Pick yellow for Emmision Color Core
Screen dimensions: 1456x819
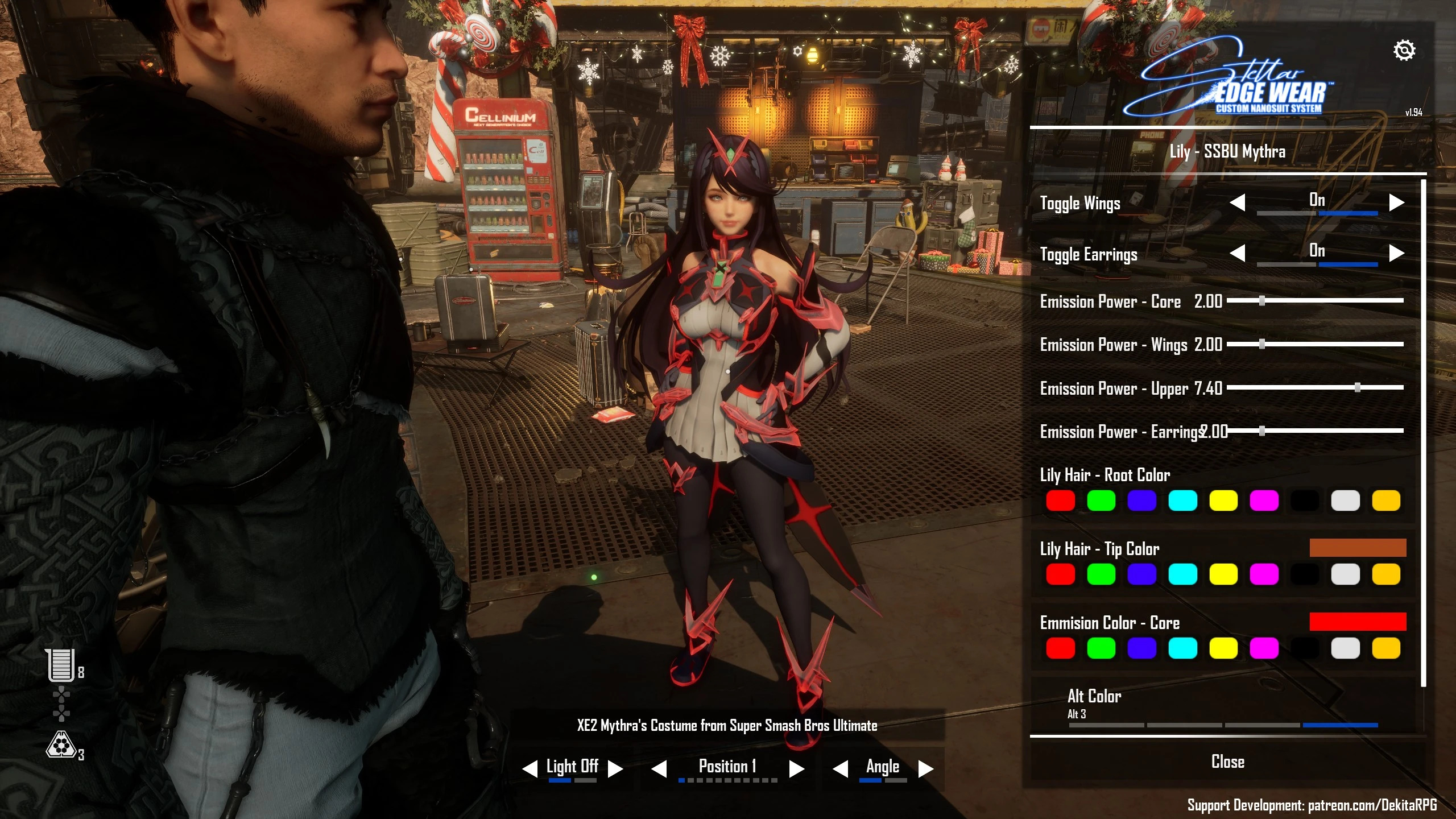click(1223, 648)
